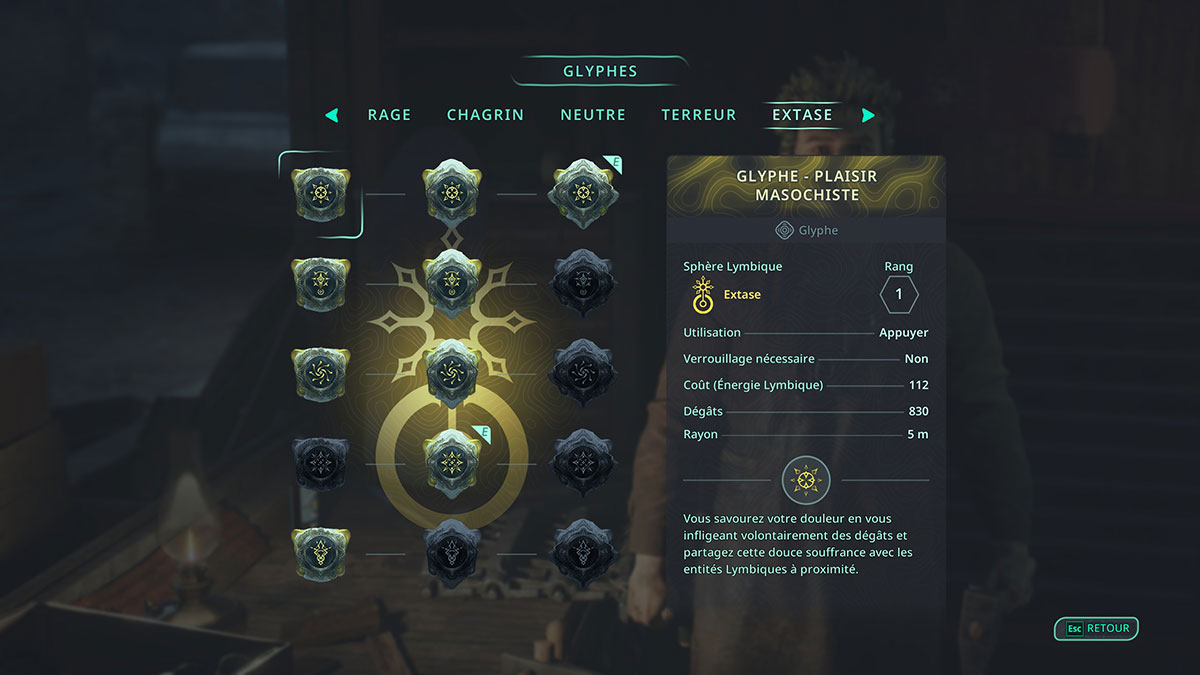Click the left arrow beside Rage
Screen dimensions: 1200x675
tap(332, 115)
